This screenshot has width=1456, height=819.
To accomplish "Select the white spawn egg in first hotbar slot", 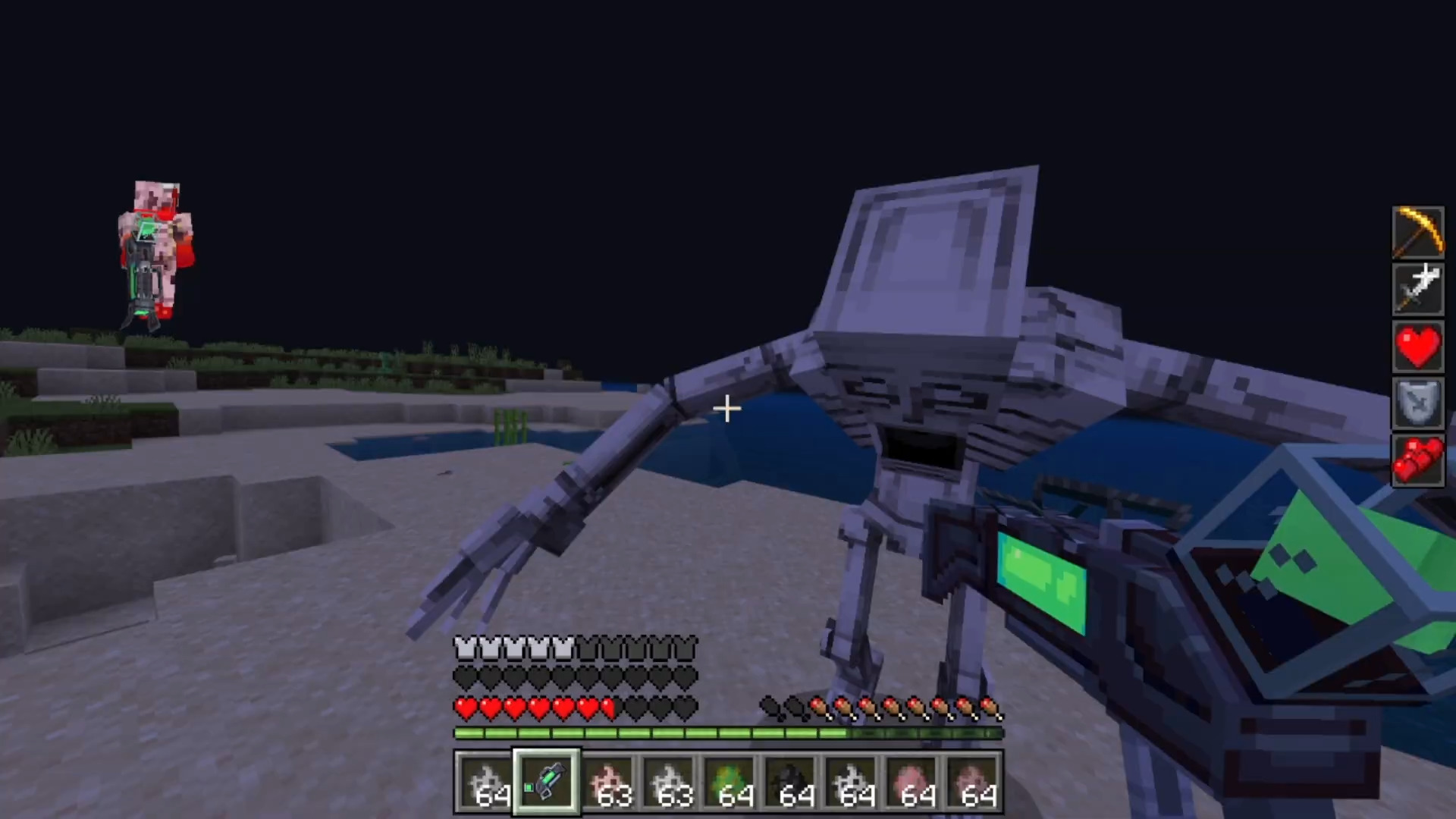I will pos(485,781).
